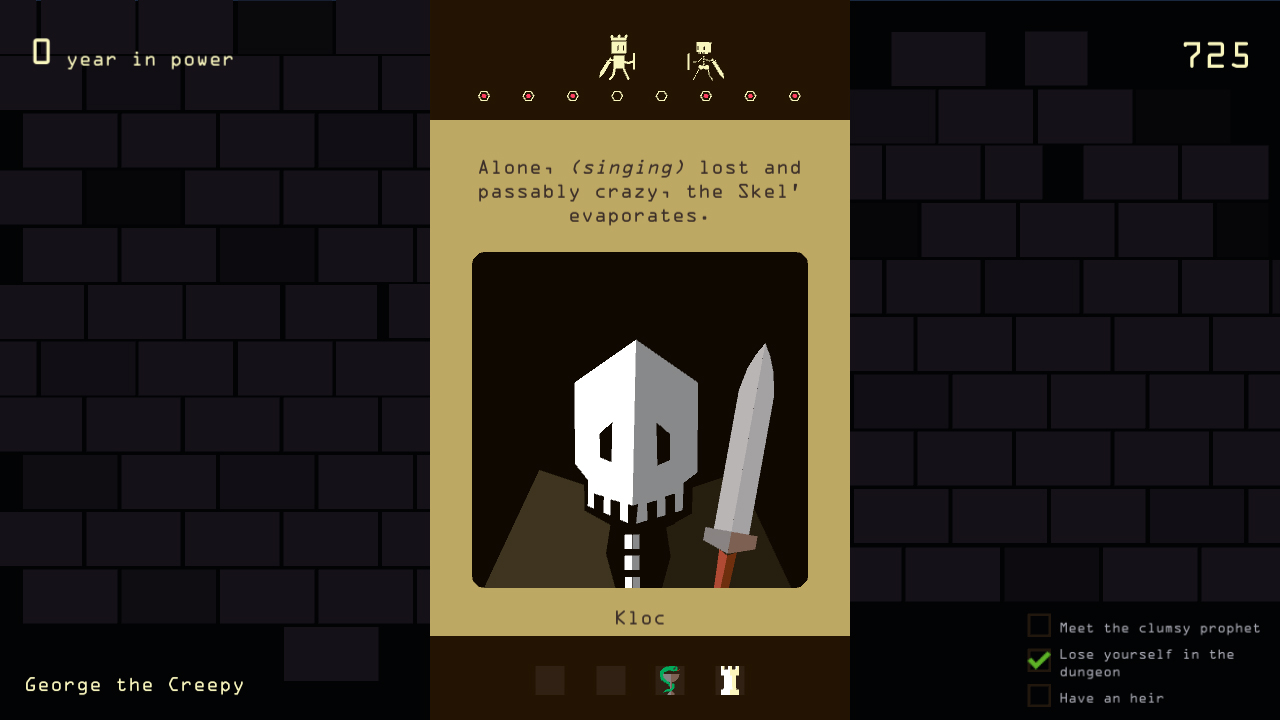Click George the Creepy ruler name

pos(133,684)
